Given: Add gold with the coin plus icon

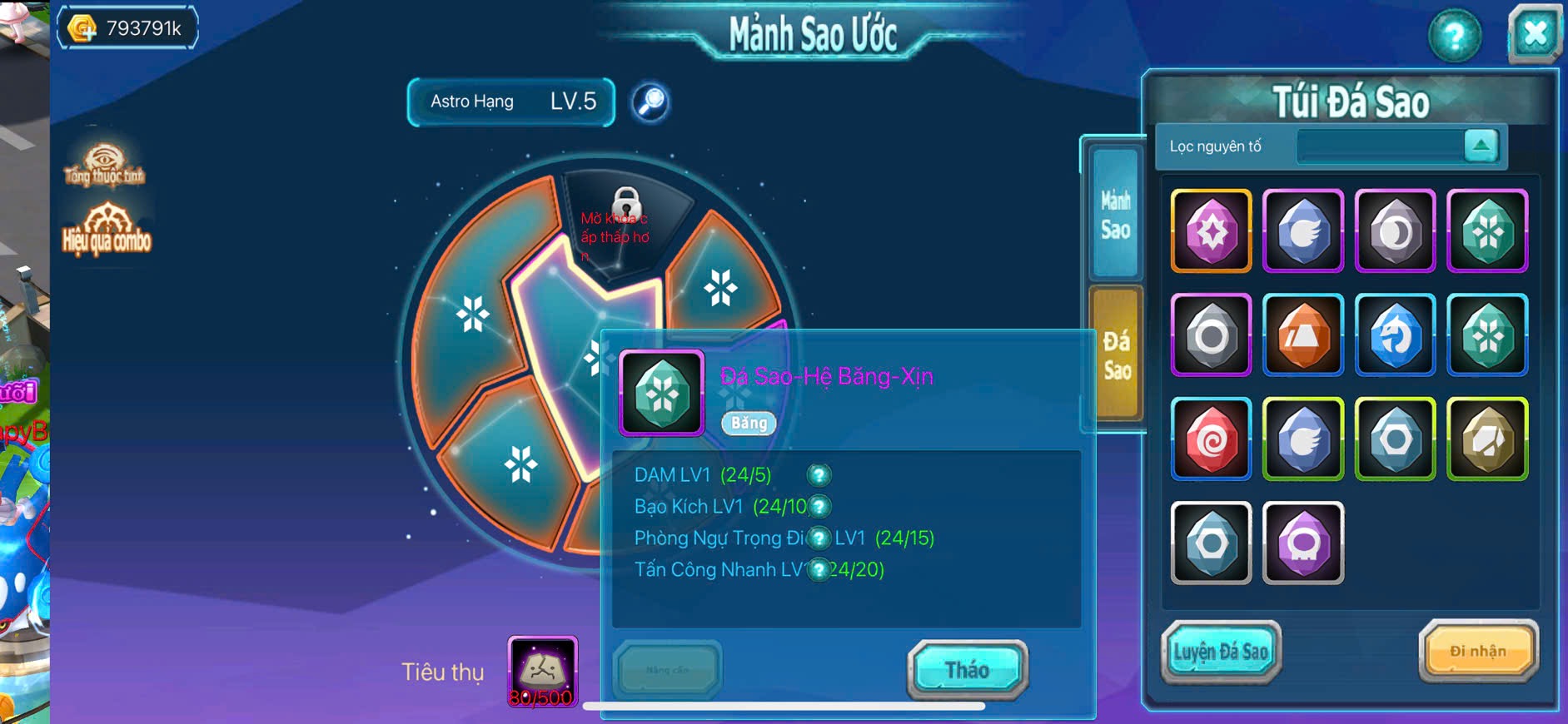Looking at the screenshot, I should pos(82,29).
